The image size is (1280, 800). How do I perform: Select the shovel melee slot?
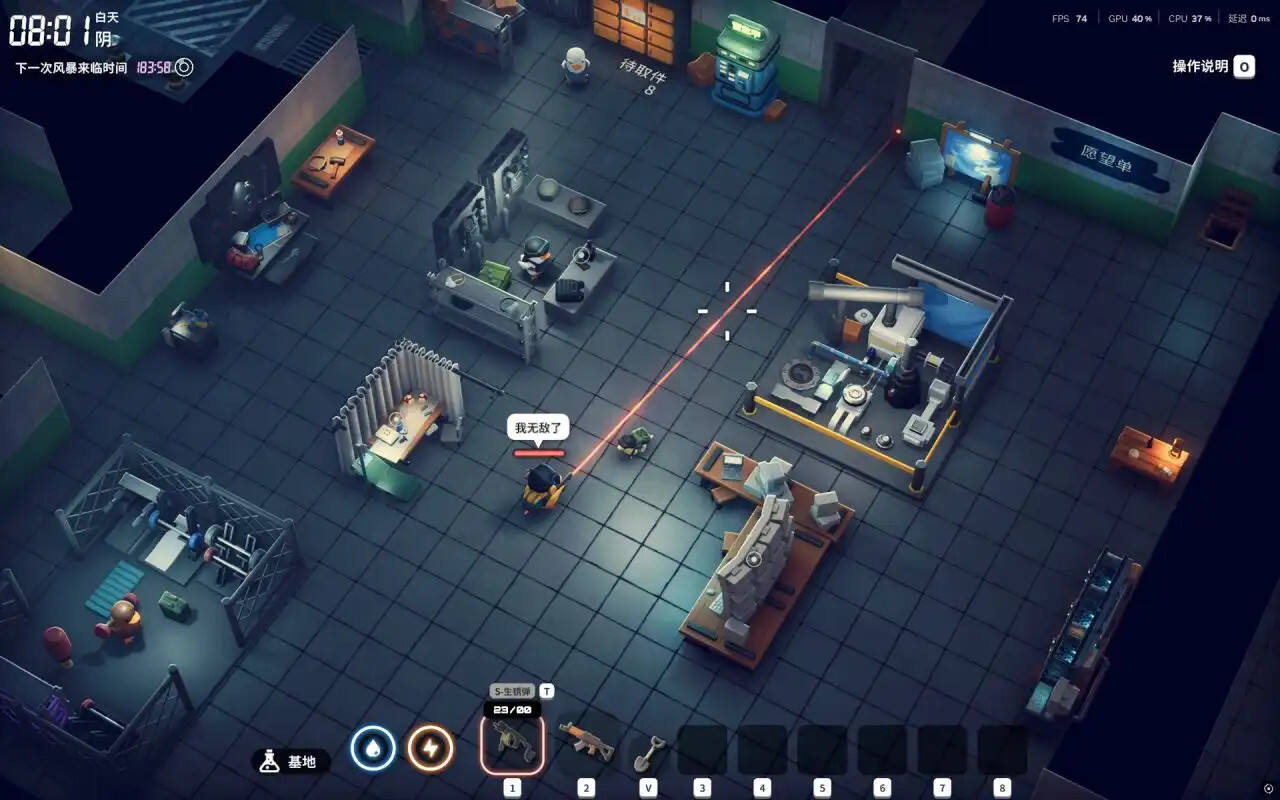[x=648, y=750]
